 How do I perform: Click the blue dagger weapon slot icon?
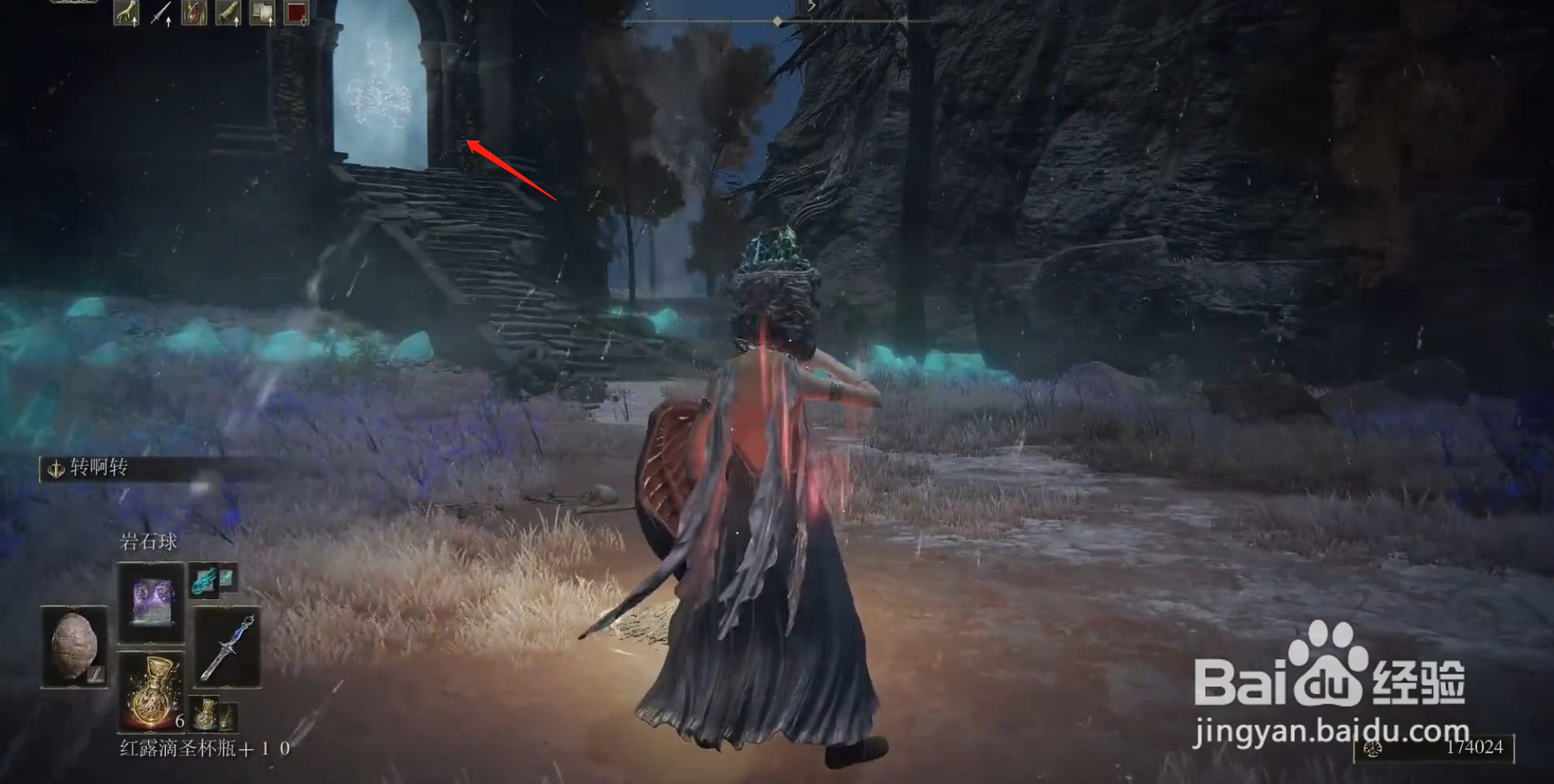pos(228,648)
